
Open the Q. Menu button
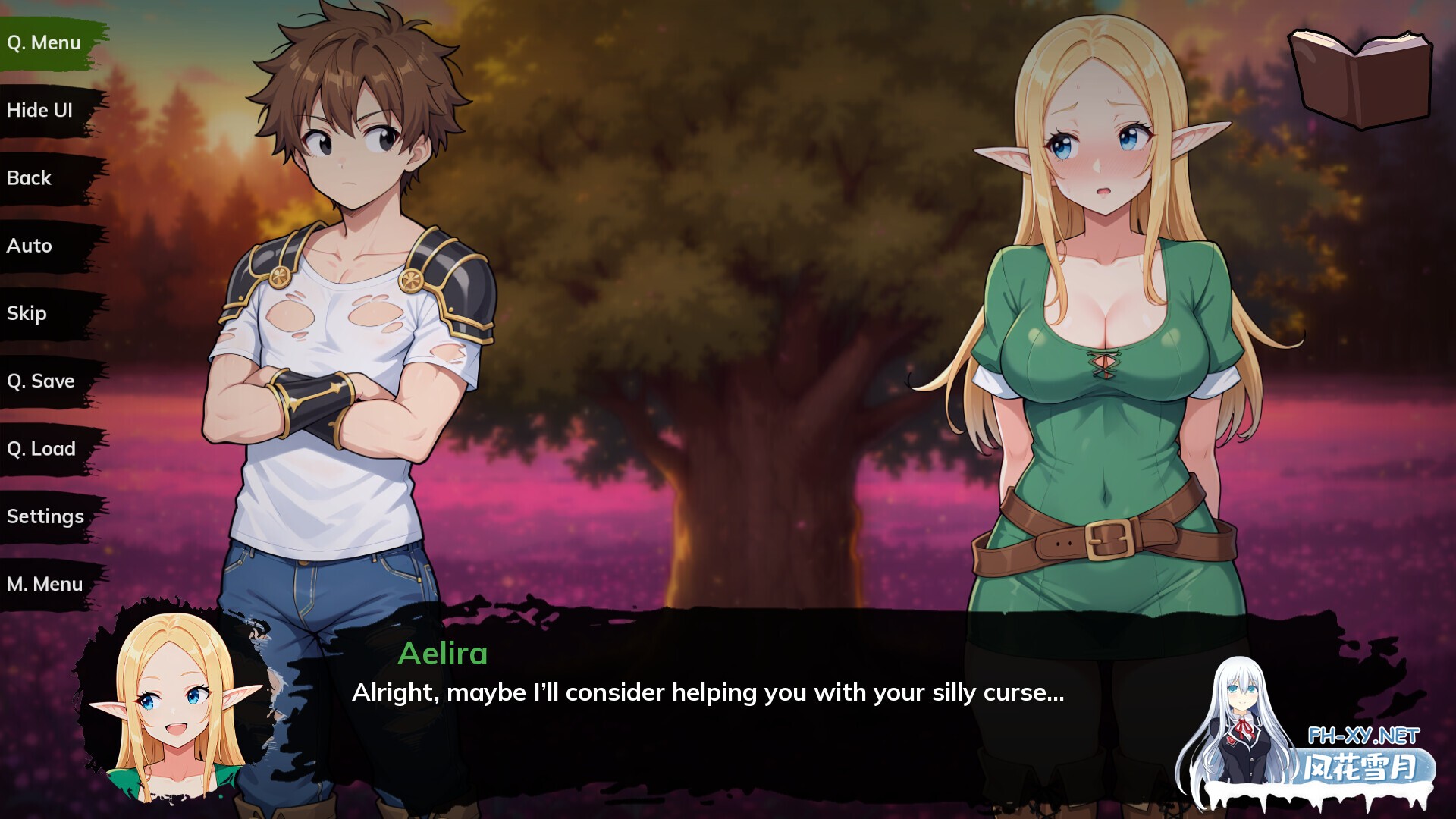point(44,43)
